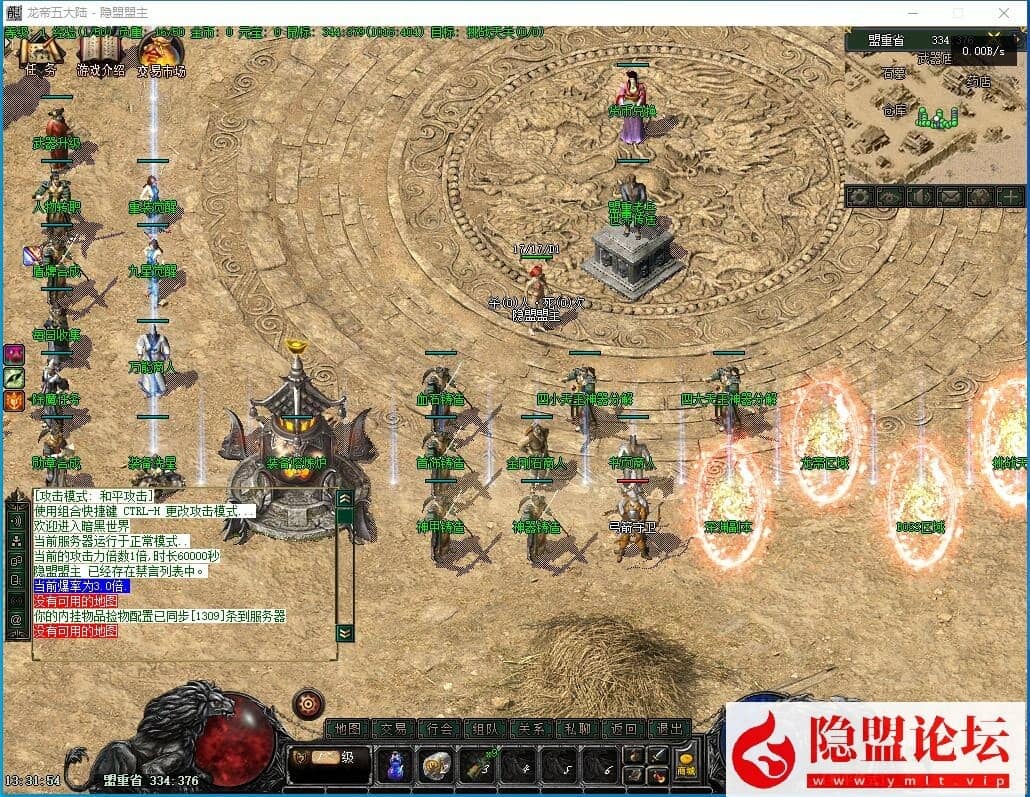Open the 关系 relations button
Viewport: 1030px width, 797px height.
pos(531,729)
